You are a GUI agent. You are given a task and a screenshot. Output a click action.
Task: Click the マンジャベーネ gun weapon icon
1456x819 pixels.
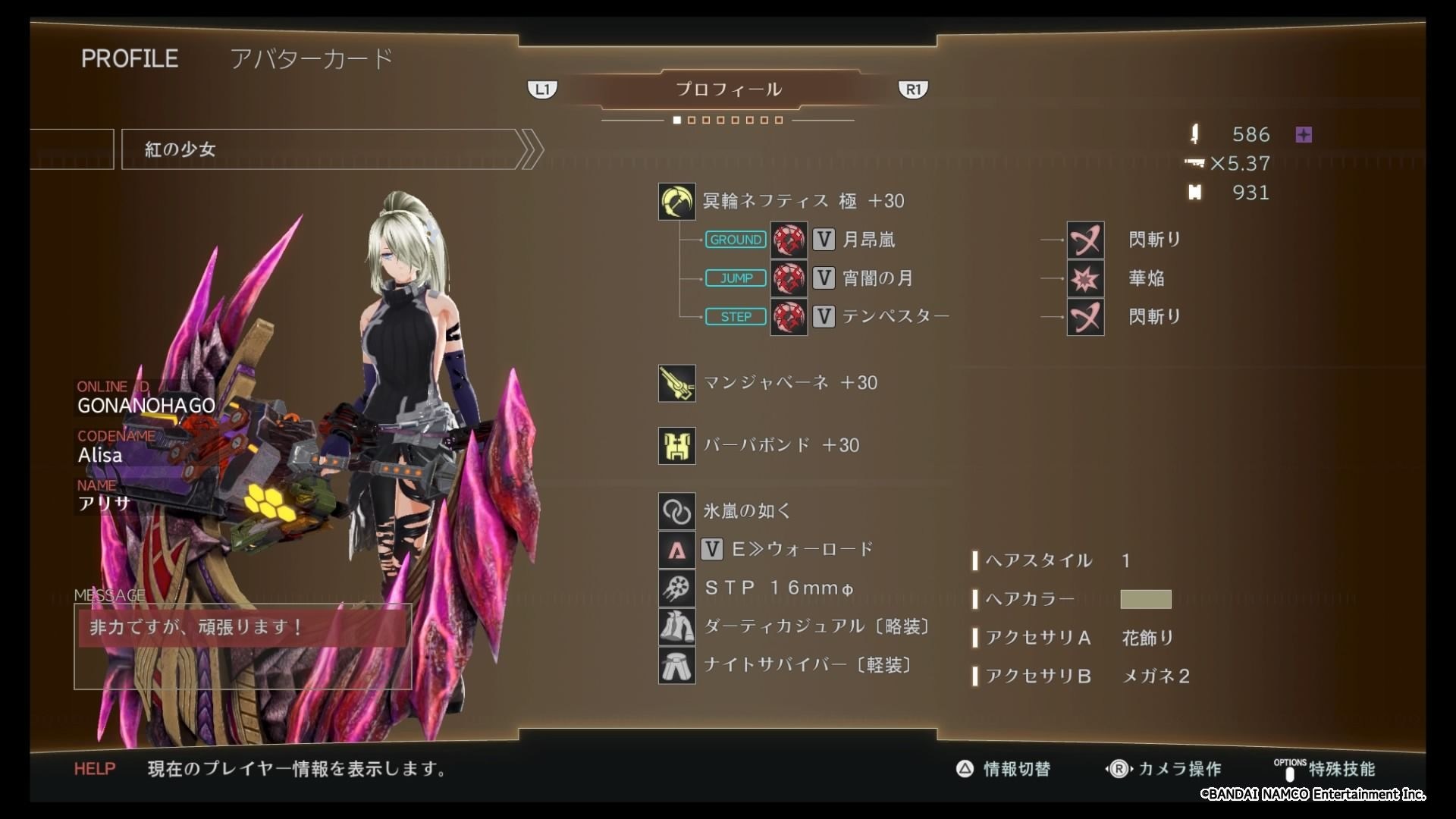point(676,383)
